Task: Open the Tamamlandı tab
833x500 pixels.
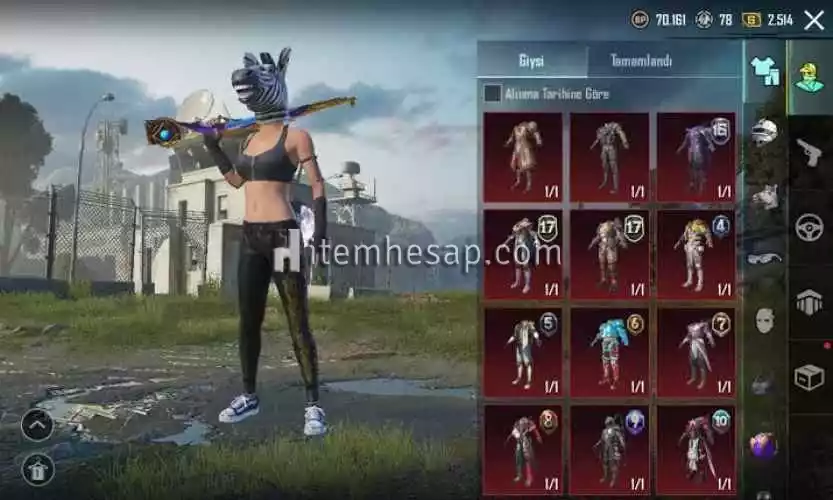Action: coord(641,61)
